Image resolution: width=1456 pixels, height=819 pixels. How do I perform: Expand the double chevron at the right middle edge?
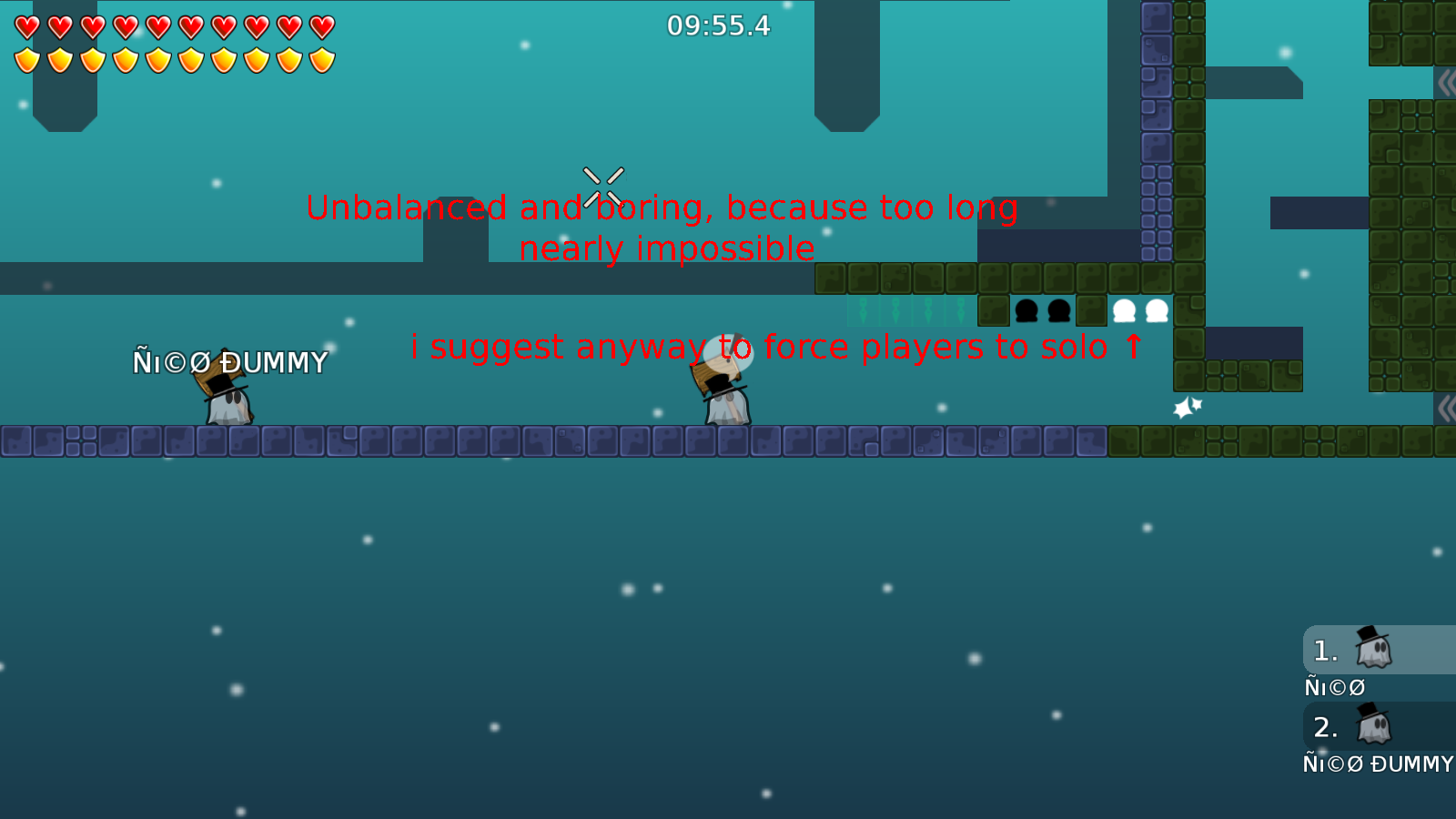tap(1448, 409)
